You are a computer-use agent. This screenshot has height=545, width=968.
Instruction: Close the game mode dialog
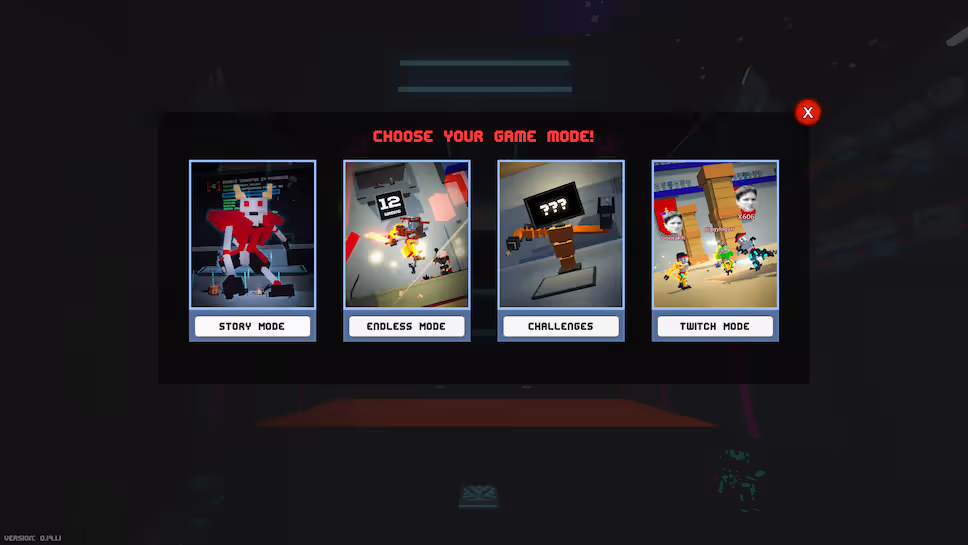pos(808,112)
